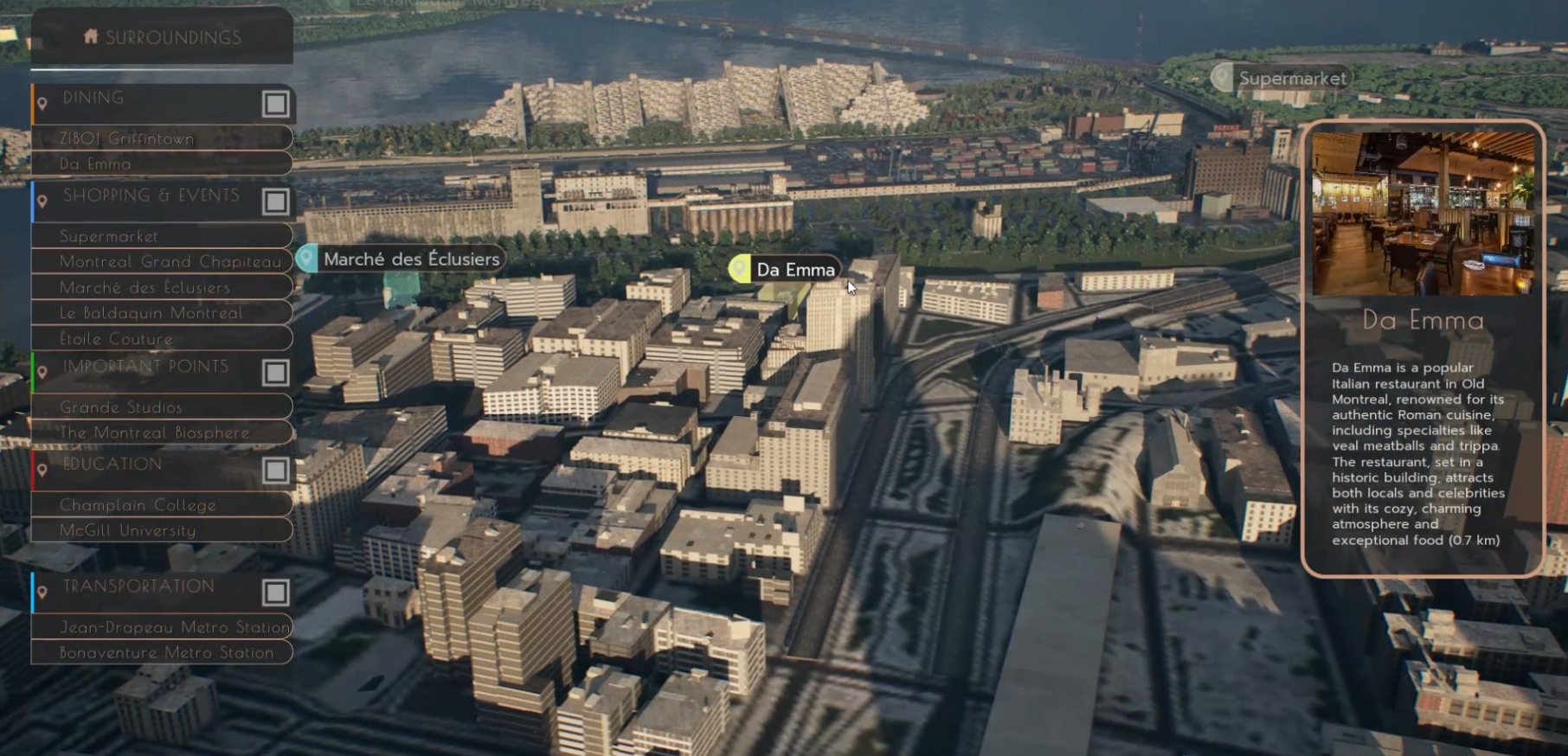Choose the Da Emma list entry
The width and height of the screenshot is (1568, 756).
(x=162, y=163)
